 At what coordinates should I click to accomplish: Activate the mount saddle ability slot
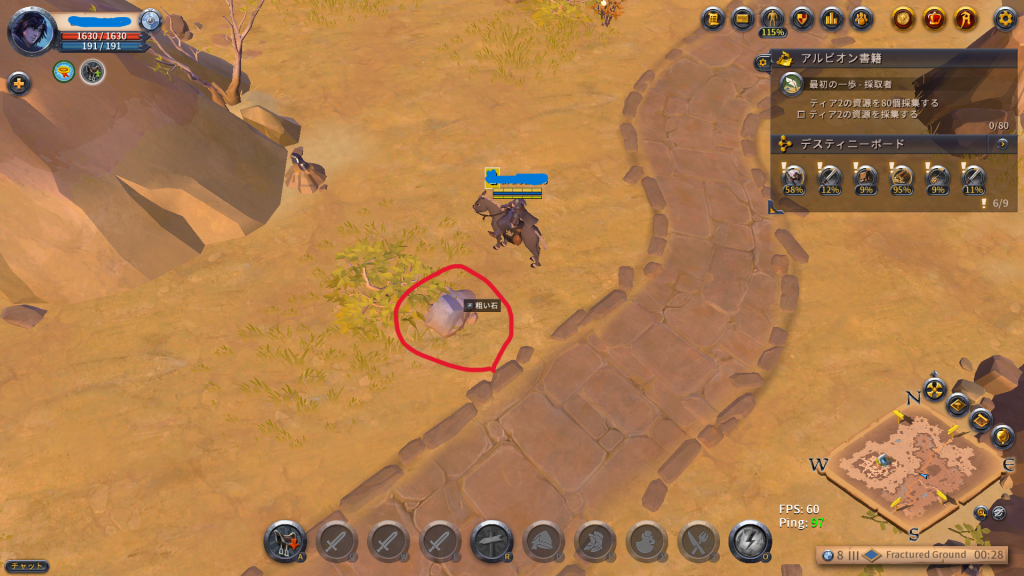point(285,542)
